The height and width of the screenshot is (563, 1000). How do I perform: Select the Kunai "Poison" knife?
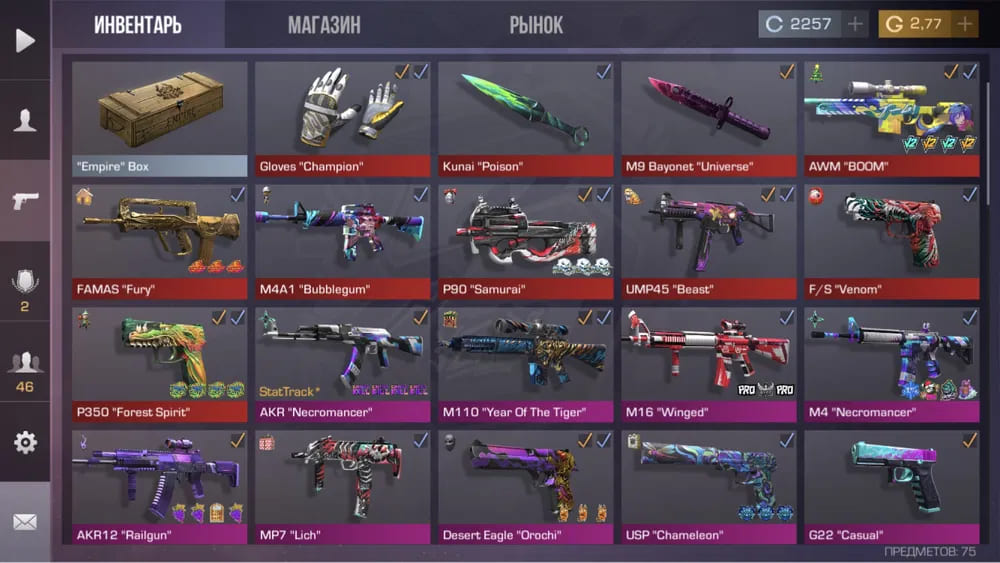(526, 118)
